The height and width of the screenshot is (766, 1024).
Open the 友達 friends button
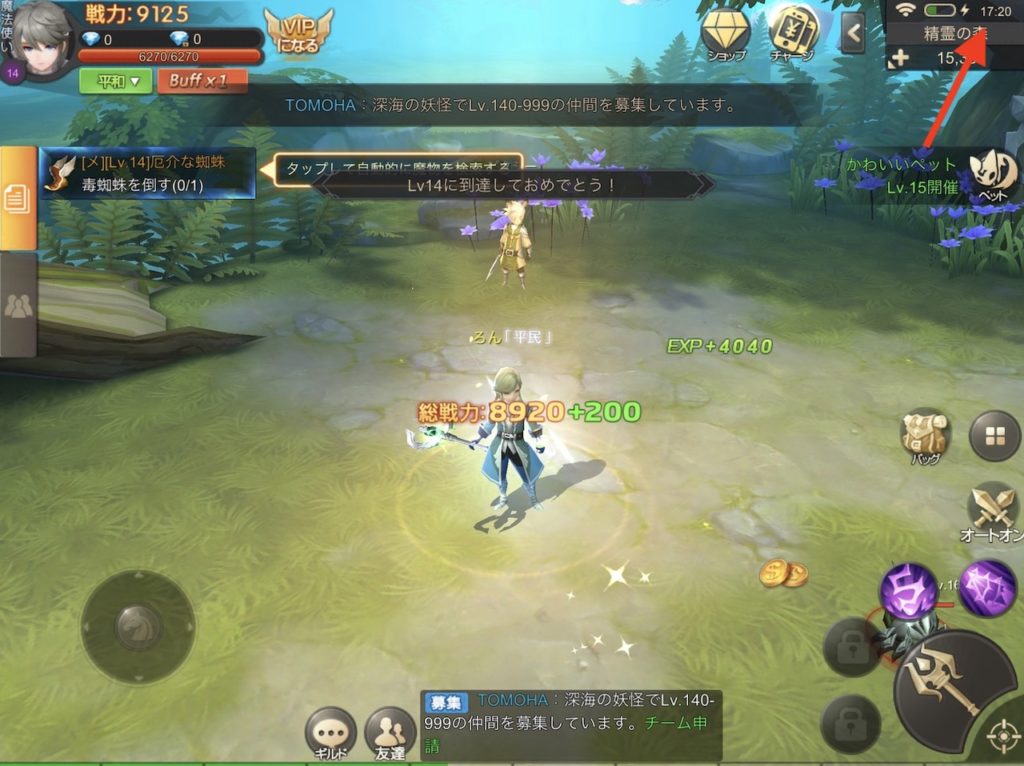tap(390, 734)
